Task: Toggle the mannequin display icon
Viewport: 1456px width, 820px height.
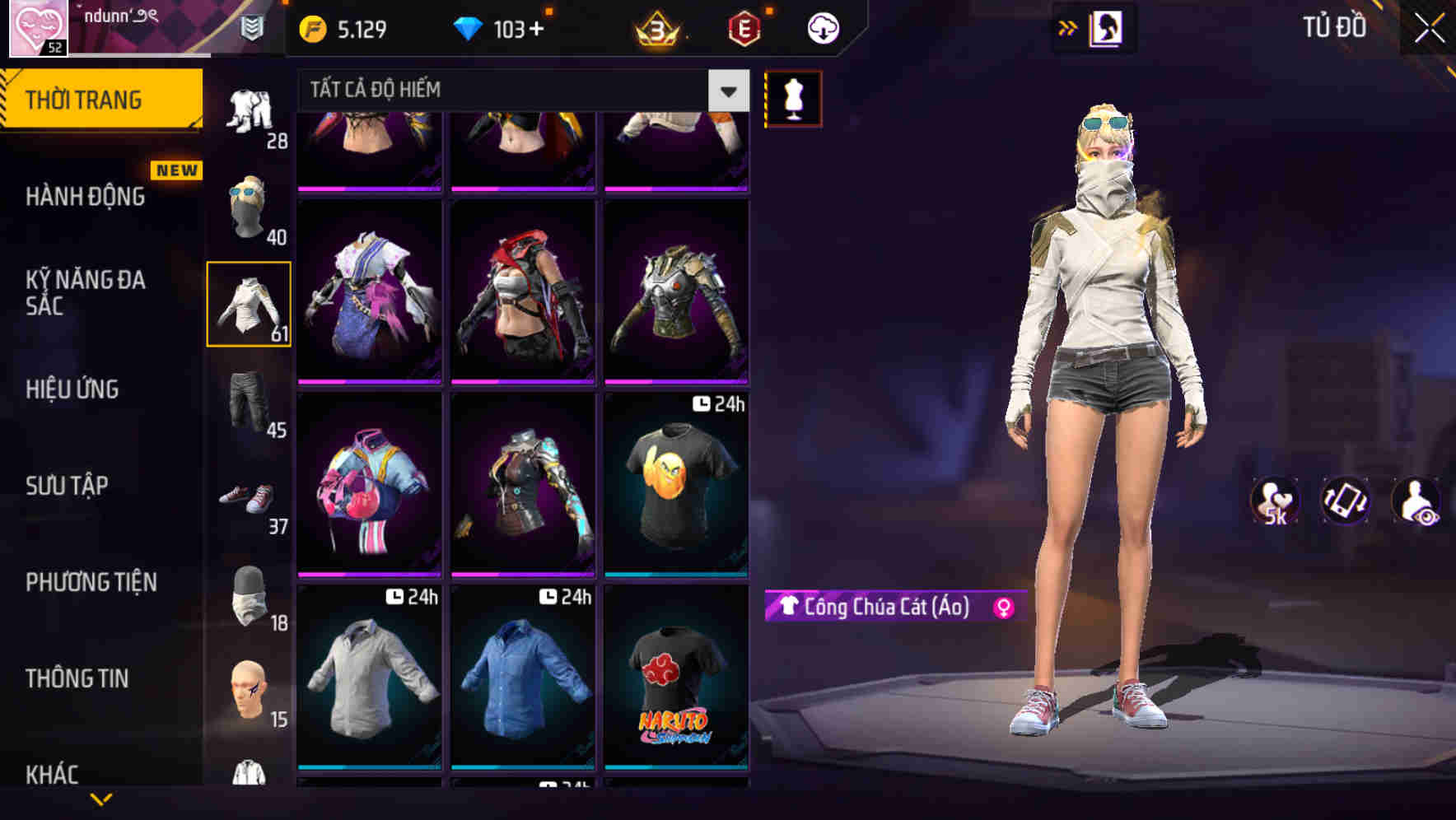Action: coord(793,98)
